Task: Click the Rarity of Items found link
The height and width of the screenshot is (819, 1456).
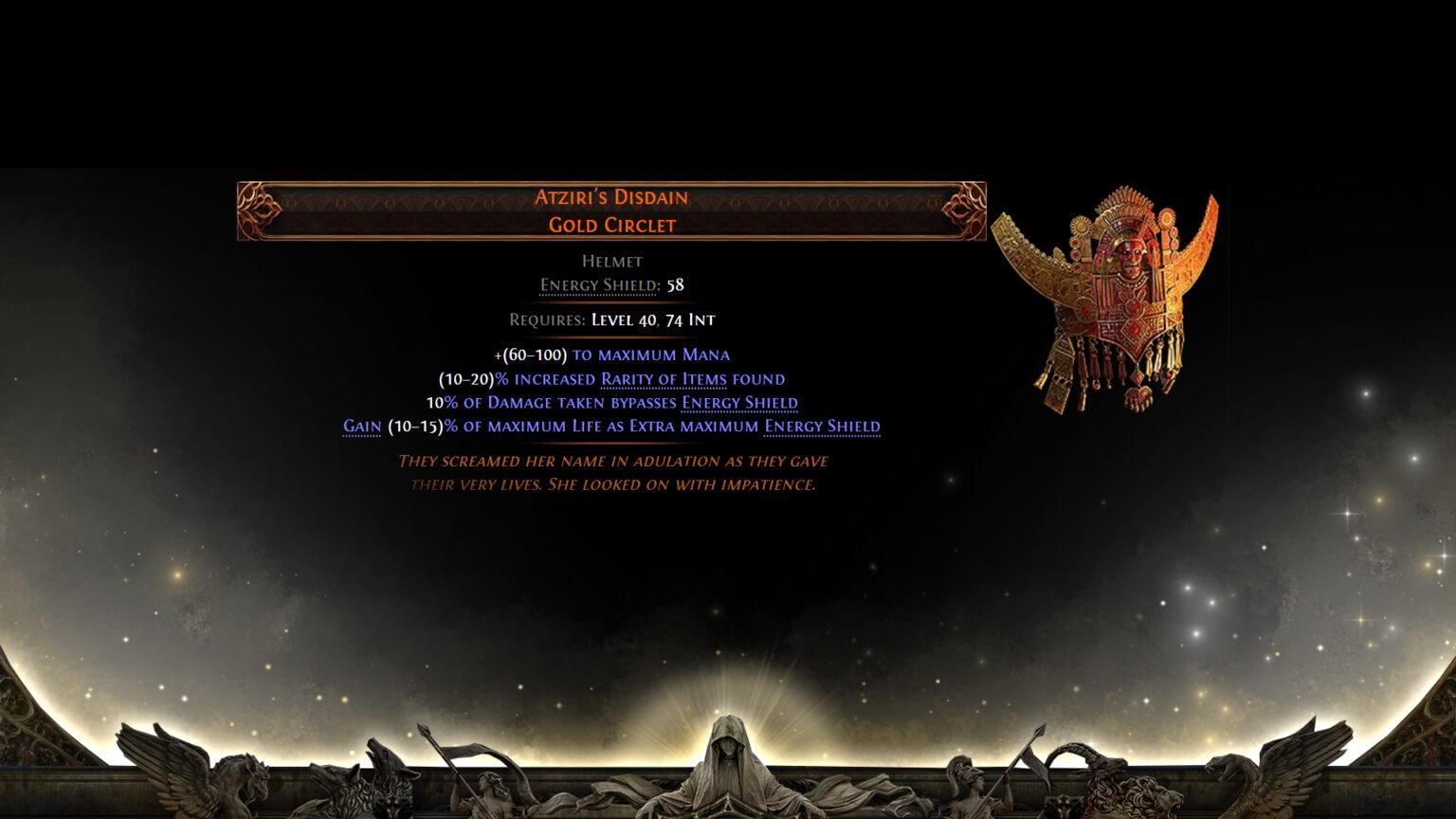Action: tap(662, 378)
